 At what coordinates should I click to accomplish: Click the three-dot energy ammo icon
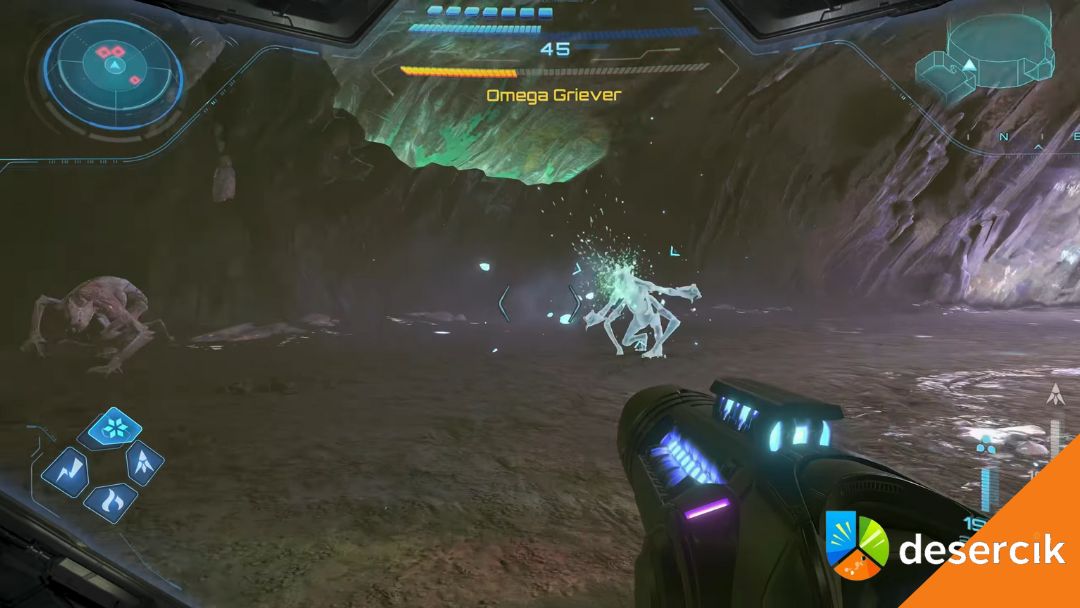click(x=986, y=444)
